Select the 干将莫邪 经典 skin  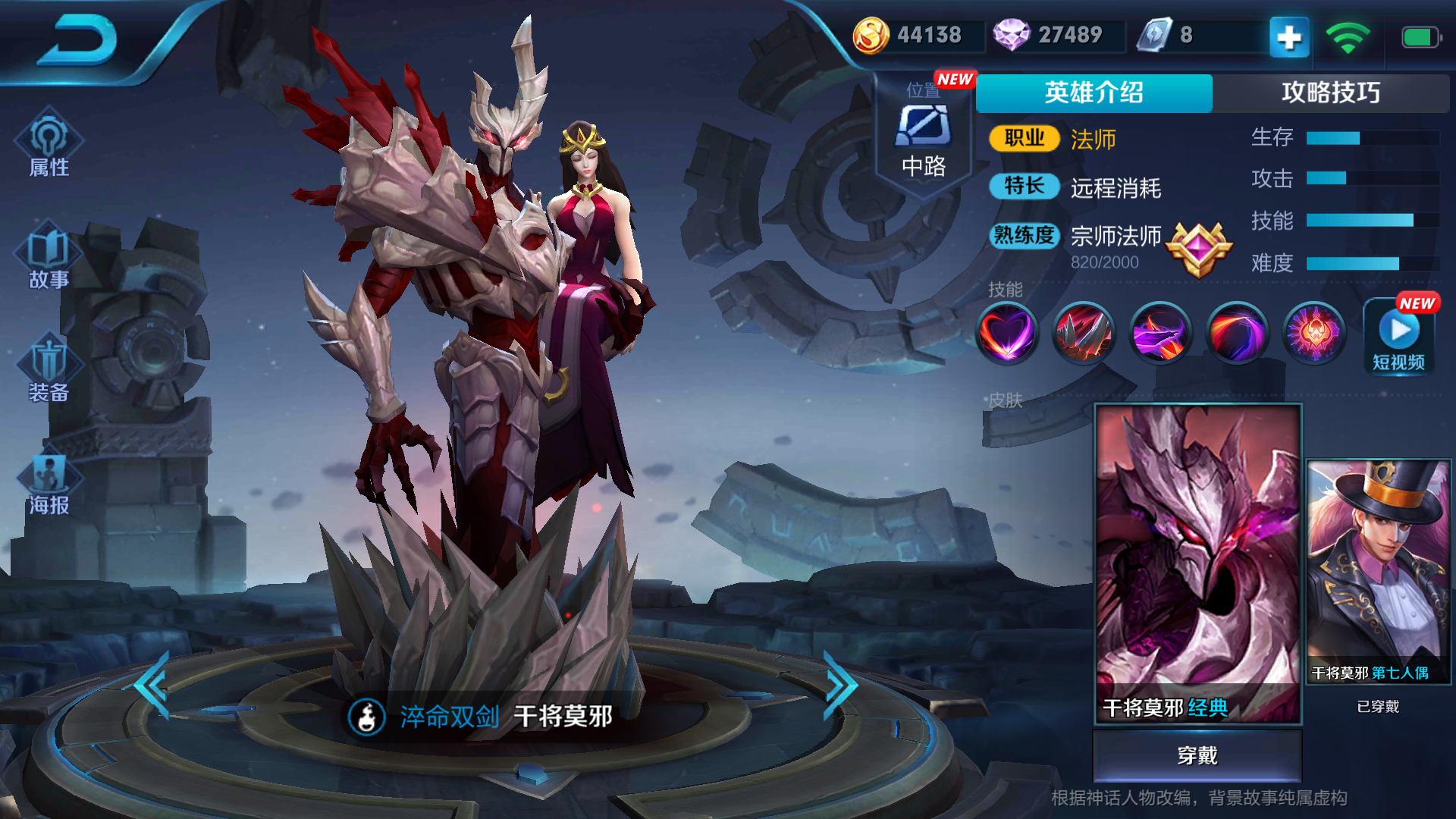pos(1197,563)
